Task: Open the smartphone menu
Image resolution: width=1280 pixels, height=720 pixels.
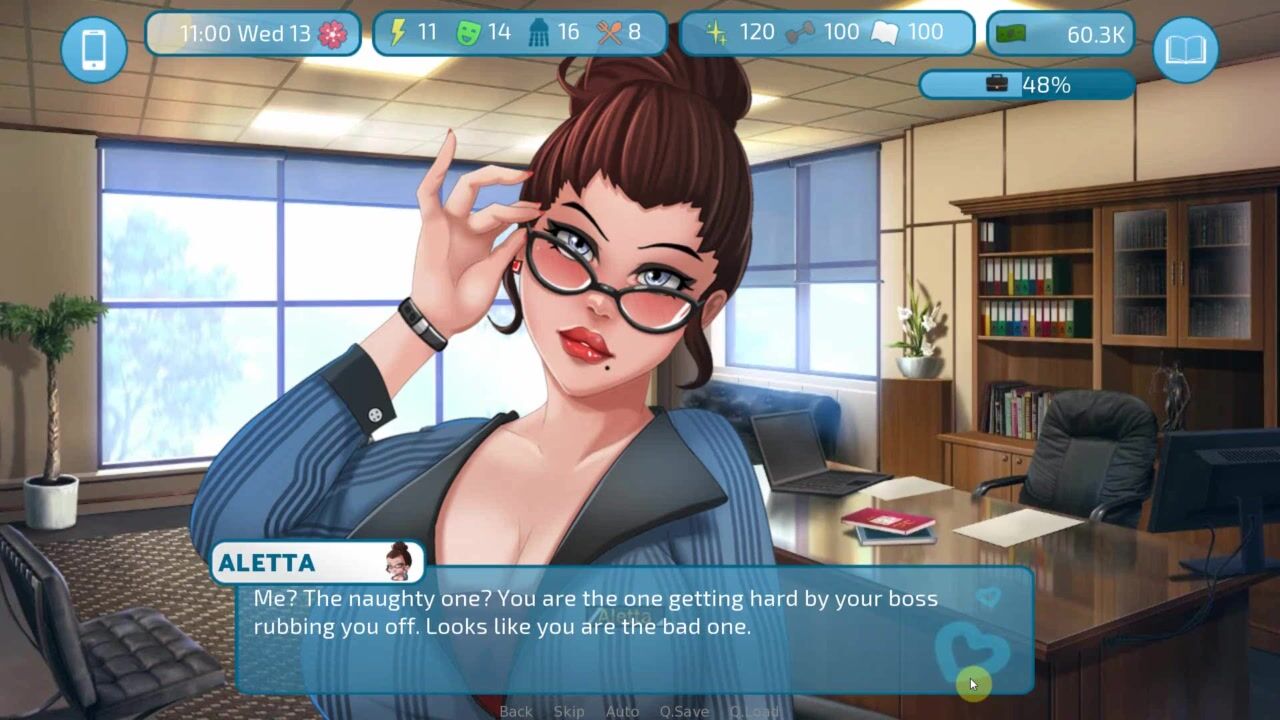Action: click(94, 49)
